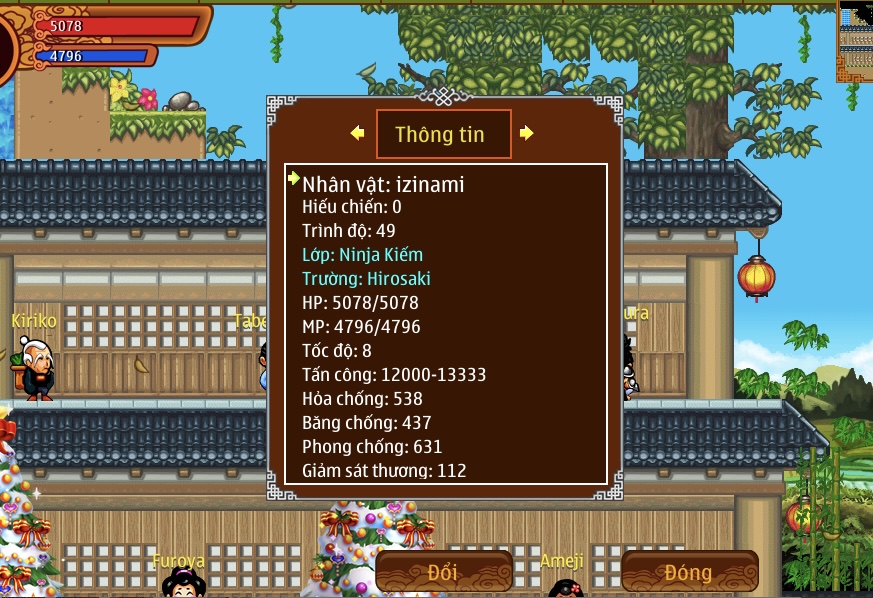This screenshot has width=873, height=598.
Task: Click the Đổi button
Action: tap(444, 572)
